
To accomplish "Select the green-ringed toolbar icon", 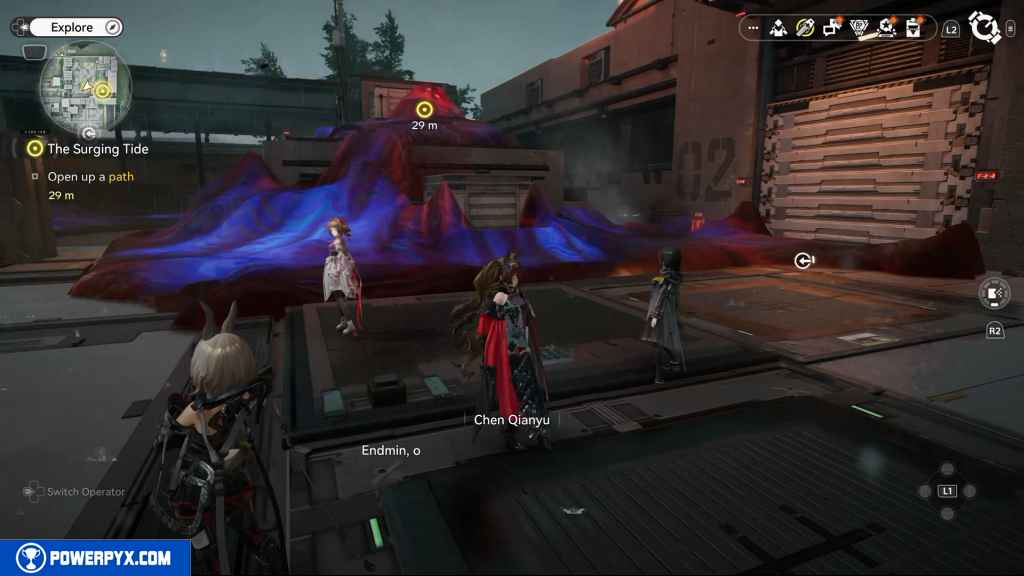I will 805,28.
